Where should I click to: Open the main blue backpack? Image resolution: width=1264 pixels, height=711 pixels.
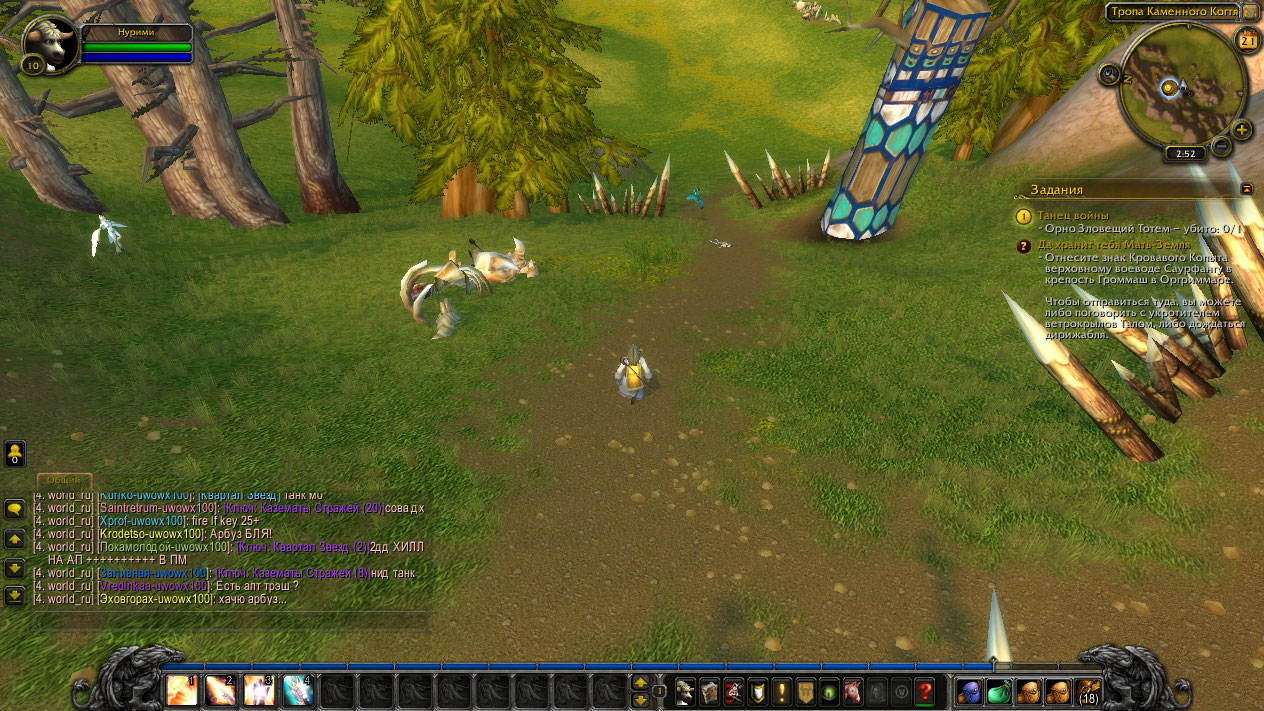click(969, 691)
